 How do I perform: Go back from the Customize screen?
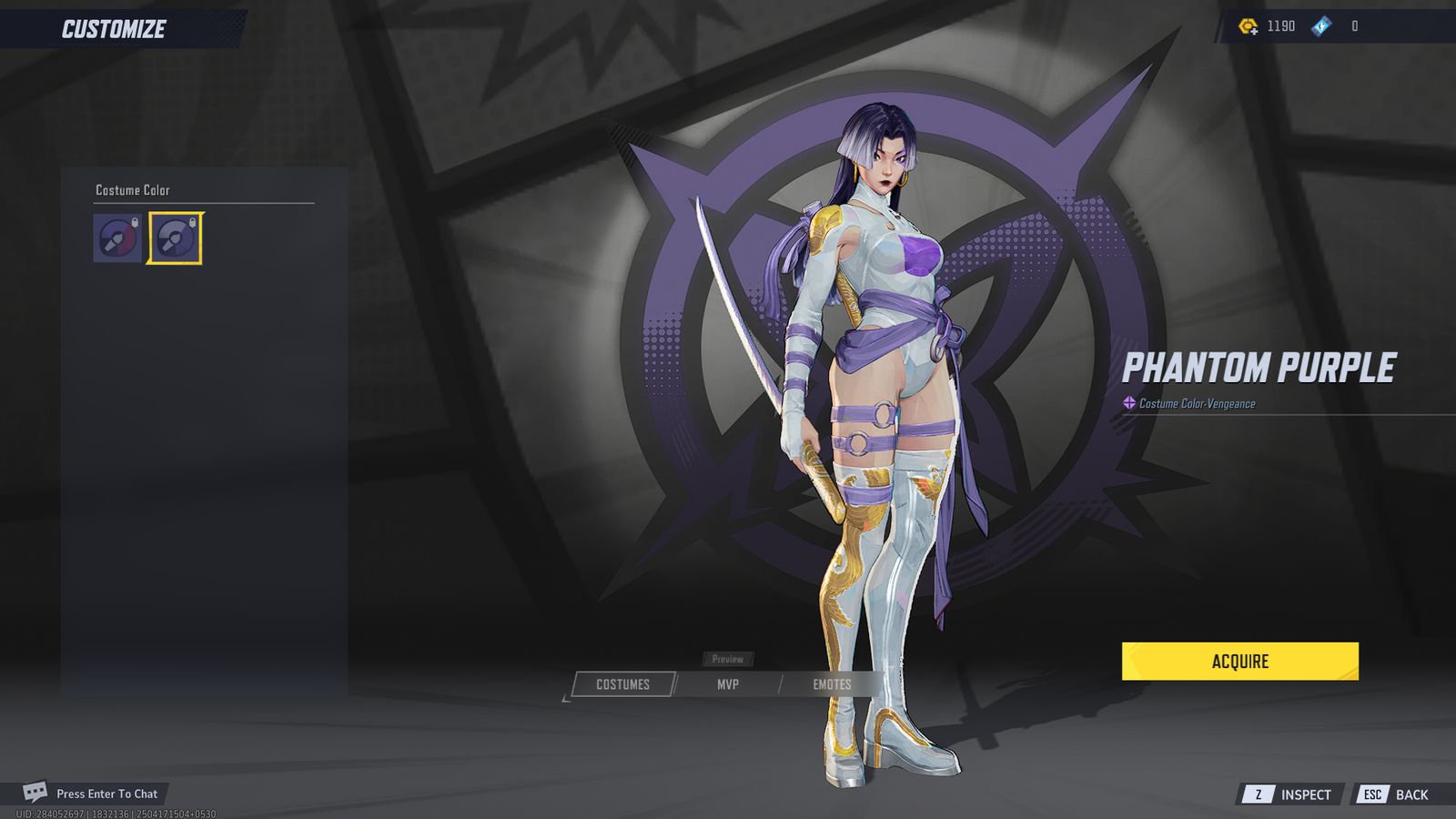click(x=1395, y=794)
